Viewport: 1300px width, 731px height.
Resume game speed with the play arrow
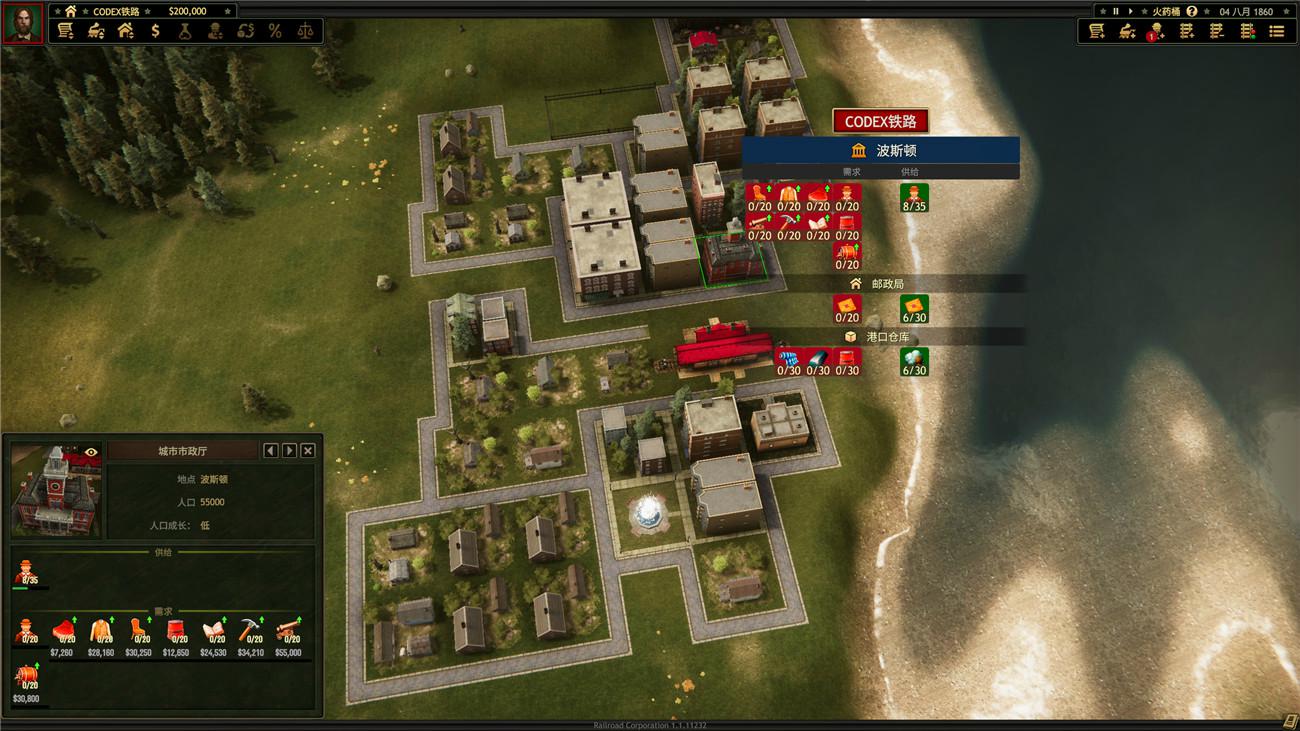click(1132, 11)
